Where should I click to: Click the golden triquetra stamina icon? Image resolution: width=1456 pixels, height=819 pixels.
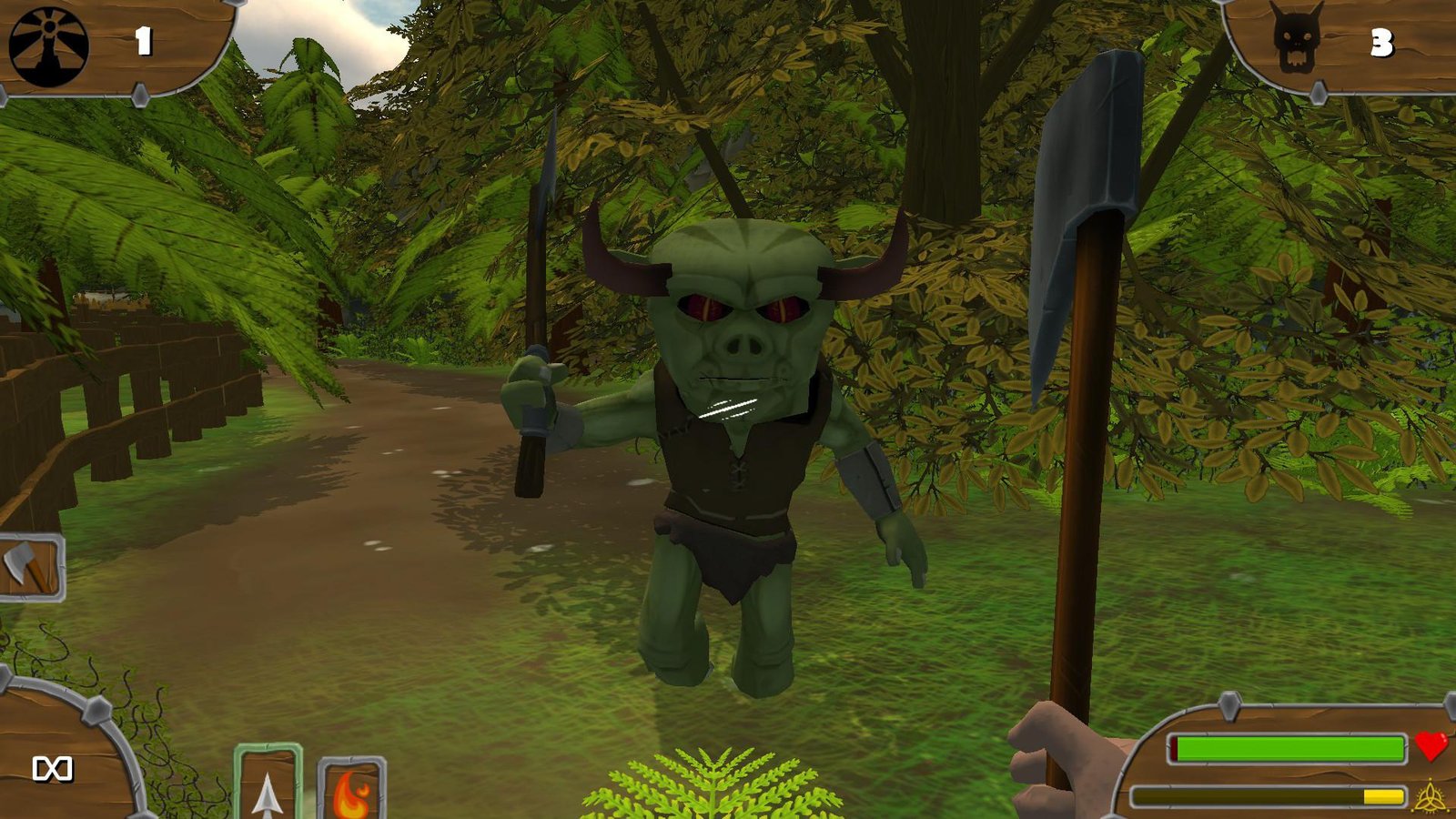click(x=1431, y=794)
